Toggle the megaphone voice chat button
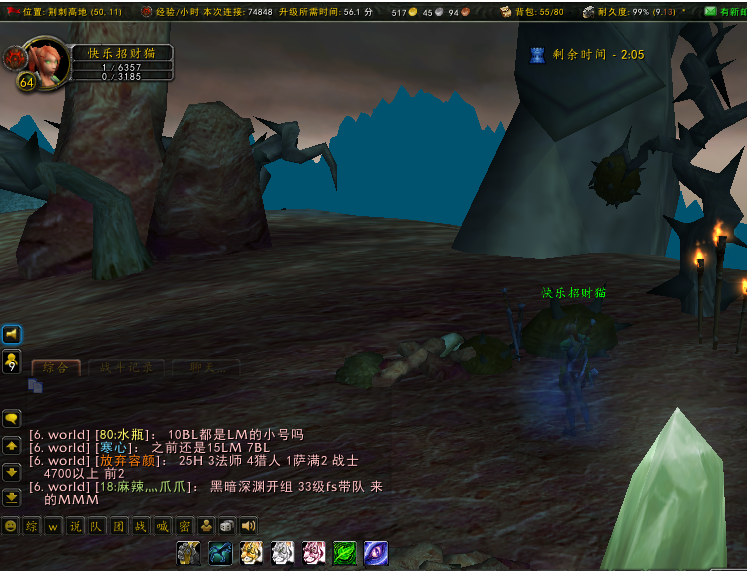 [12, 334]
